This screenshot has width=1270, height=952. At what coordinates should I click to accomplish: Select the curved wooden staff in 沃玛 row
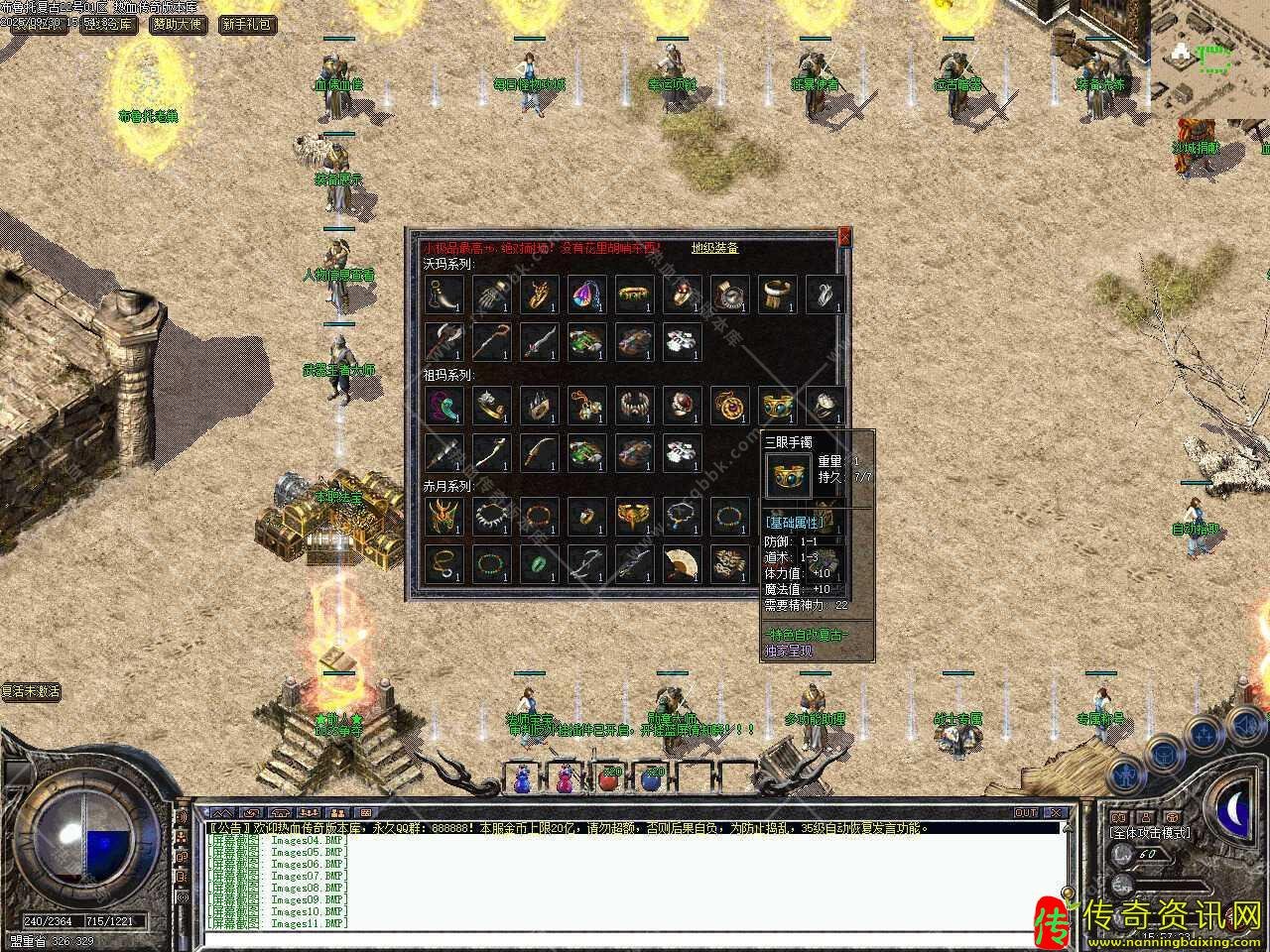(x=490, y=342)
